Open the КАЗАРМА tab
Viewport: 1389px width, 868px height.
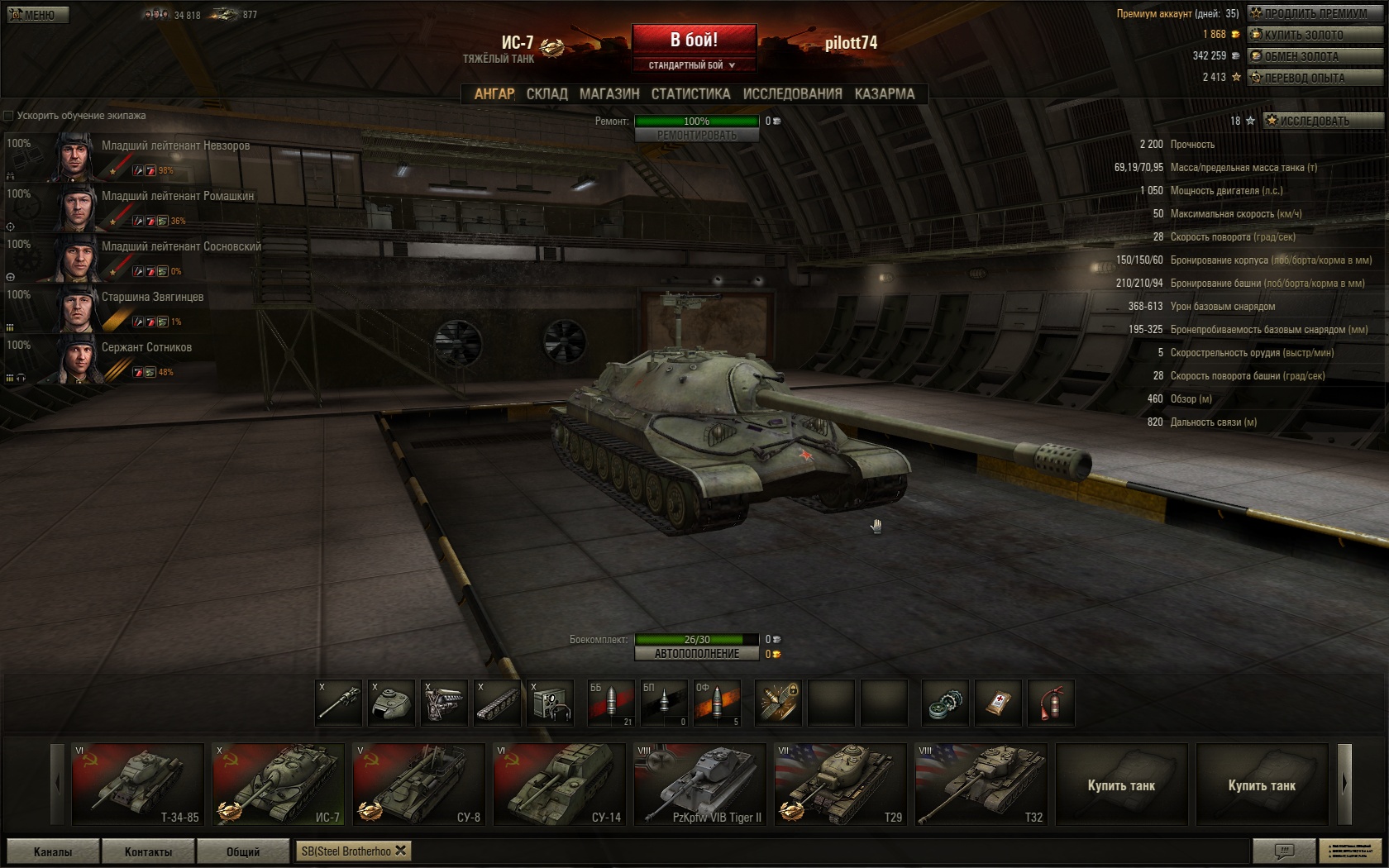pos(885,94)
